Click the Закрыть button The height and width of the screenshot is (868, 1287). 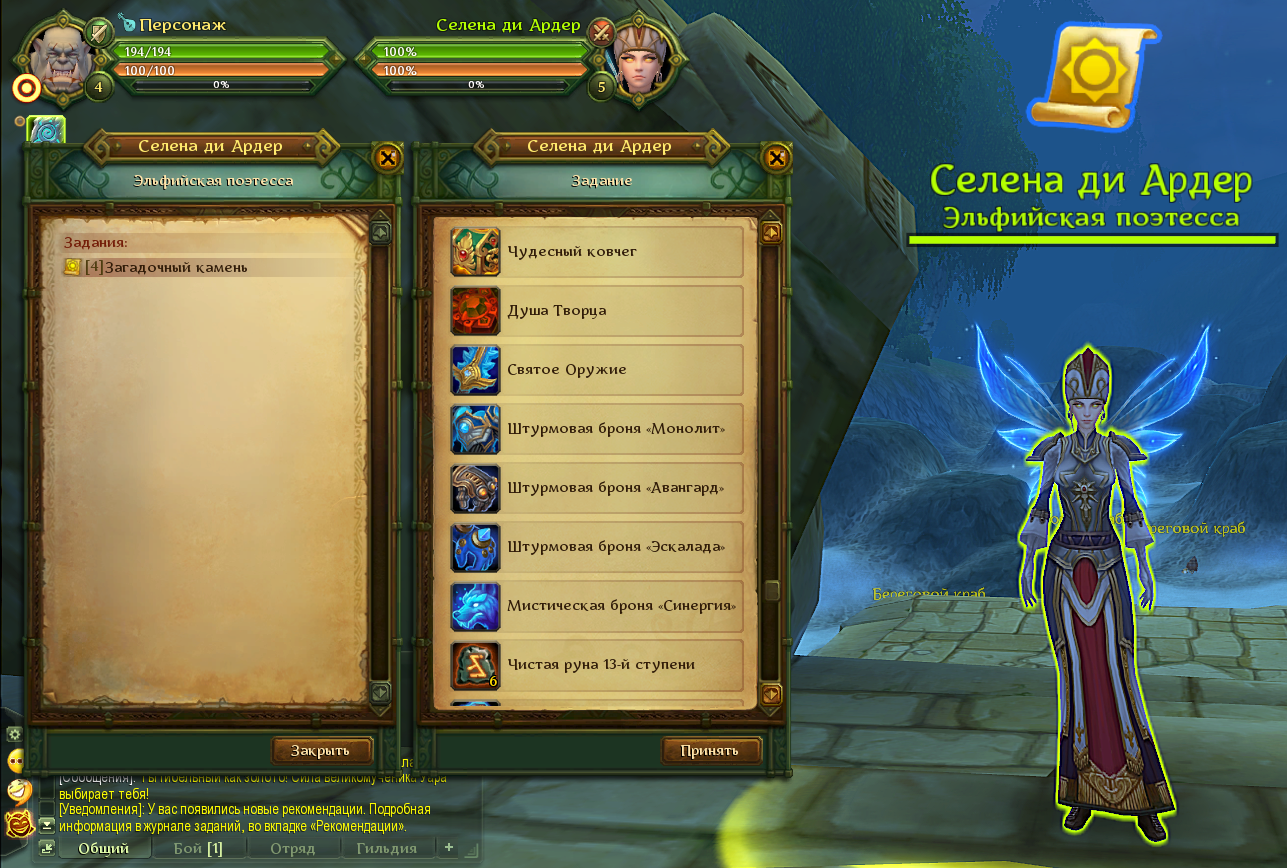[x=321, y=750]
